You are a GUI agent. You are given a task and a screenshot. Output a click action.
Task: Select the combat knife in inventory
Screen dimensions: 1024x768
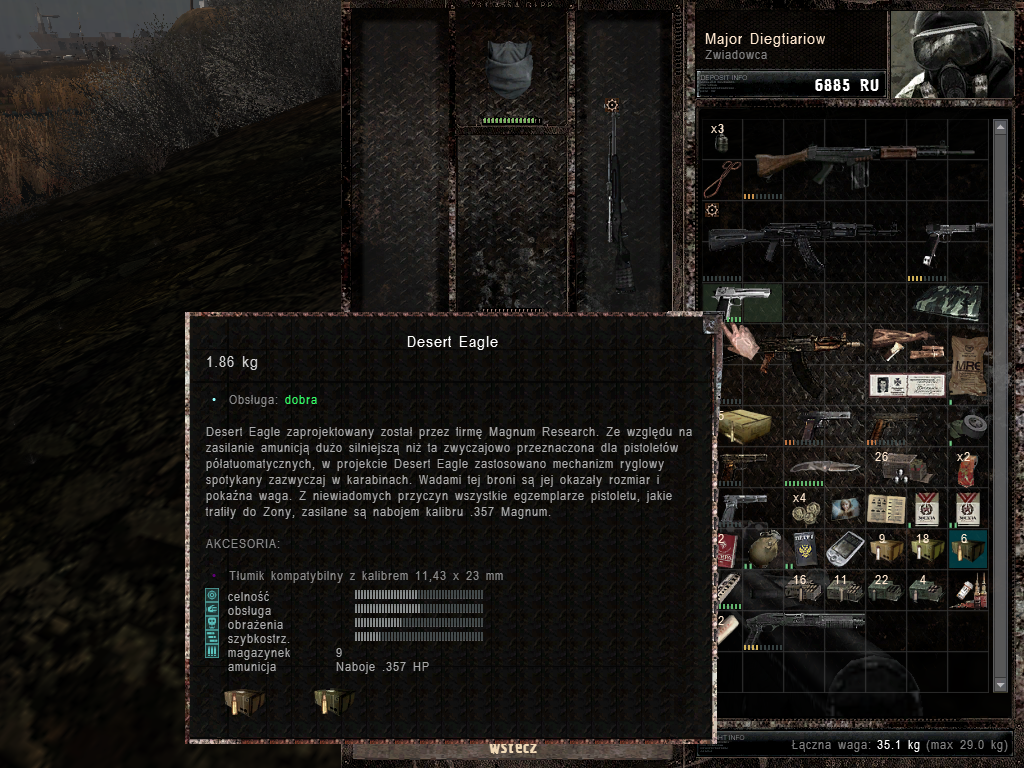pyautogui.click(x=823, y=468)
